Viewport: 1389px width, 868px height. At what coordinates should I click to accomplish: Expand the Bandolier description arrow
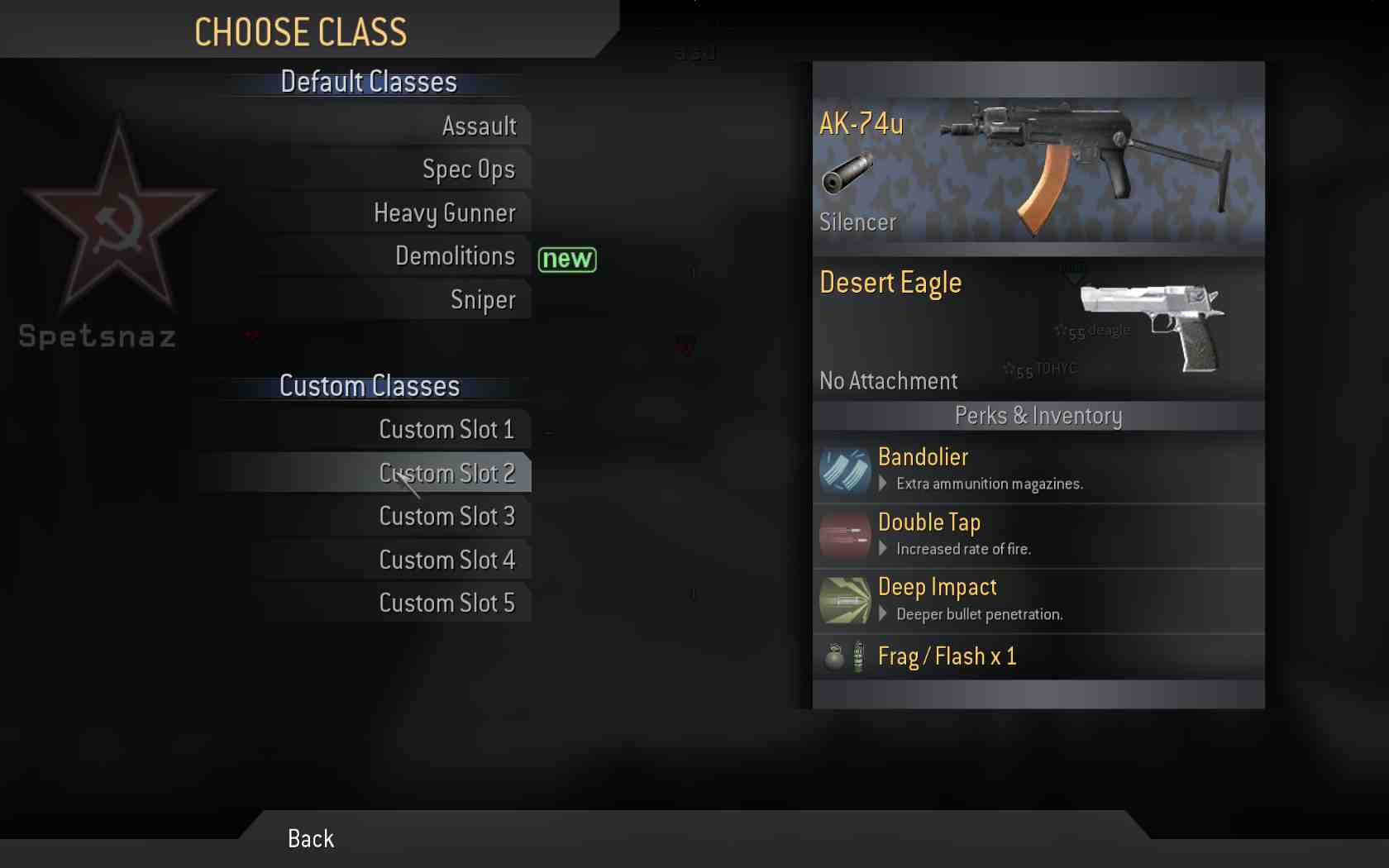point(881,484)
